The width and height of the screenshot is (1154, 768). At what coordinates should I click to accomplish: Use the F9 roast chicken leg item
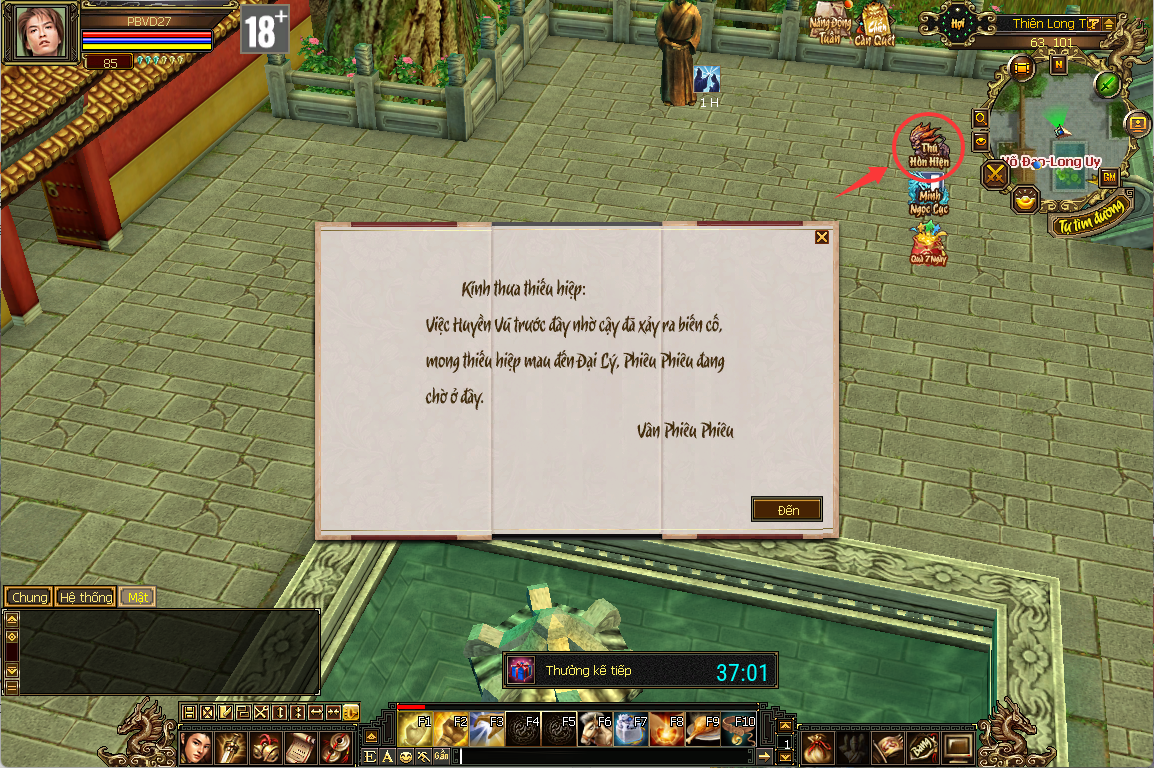tap(701, 730)
